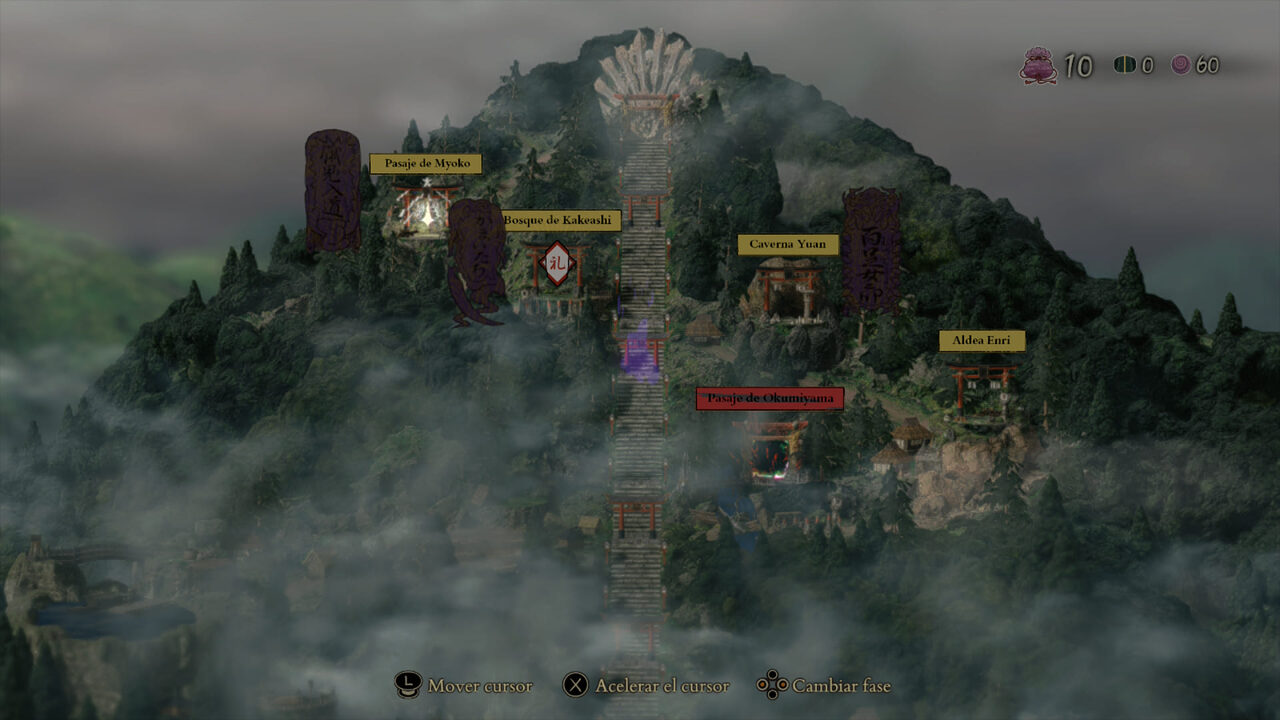This screenshot has height=720, width=1280.
Task: Select the torii gate marker below Aldea Enri
Action: click(x=982, y=388)
